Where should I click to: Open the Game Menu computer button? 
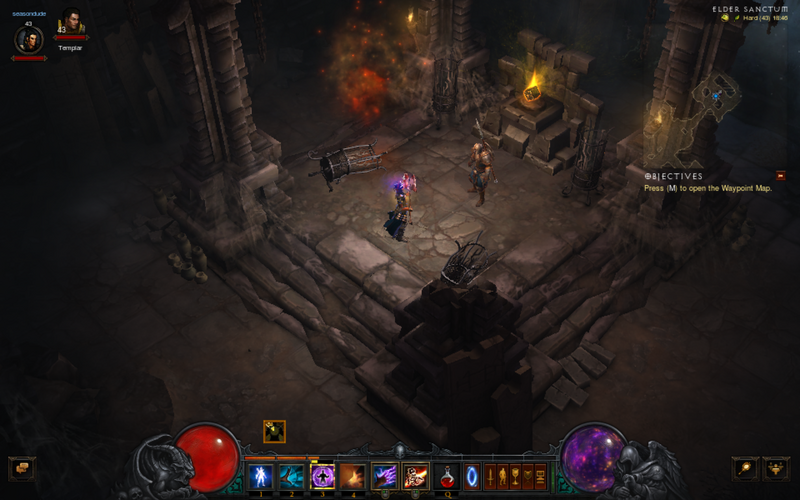[540, 477]
